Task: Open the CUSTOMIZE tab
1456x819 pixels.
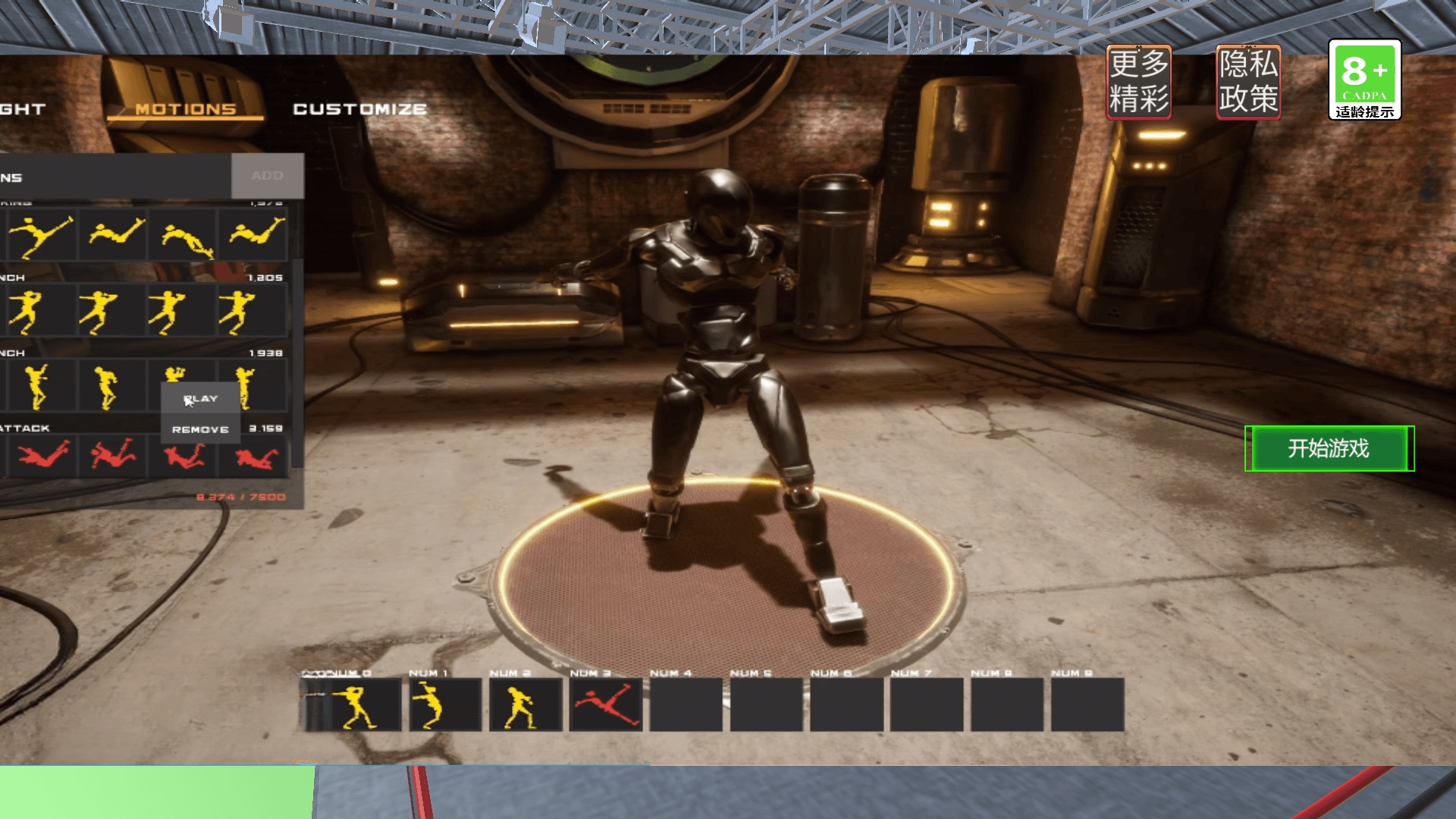Action: tap(359, 109)
